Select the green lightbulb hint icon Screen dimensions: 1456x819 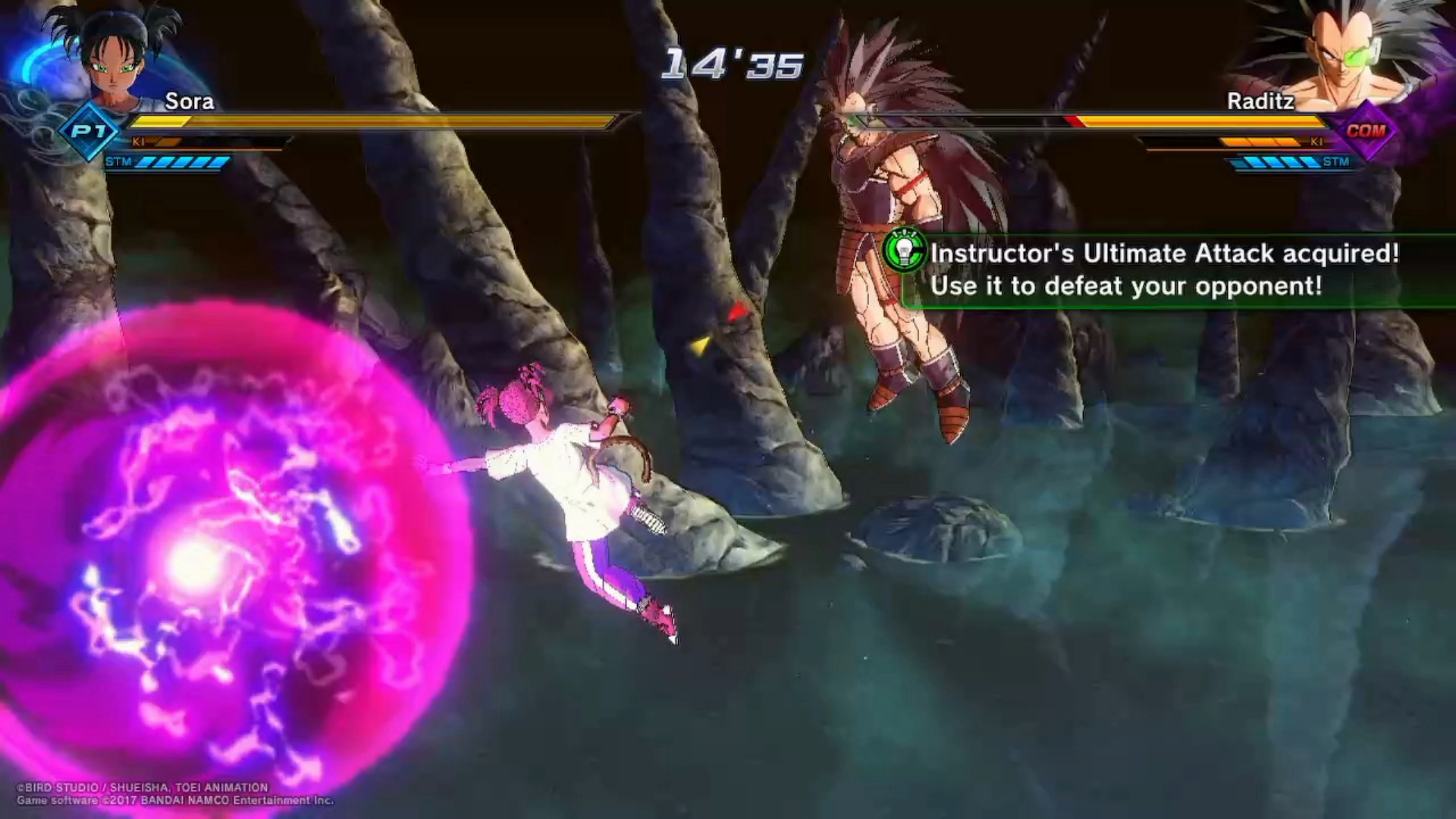[x=904, y=250]
